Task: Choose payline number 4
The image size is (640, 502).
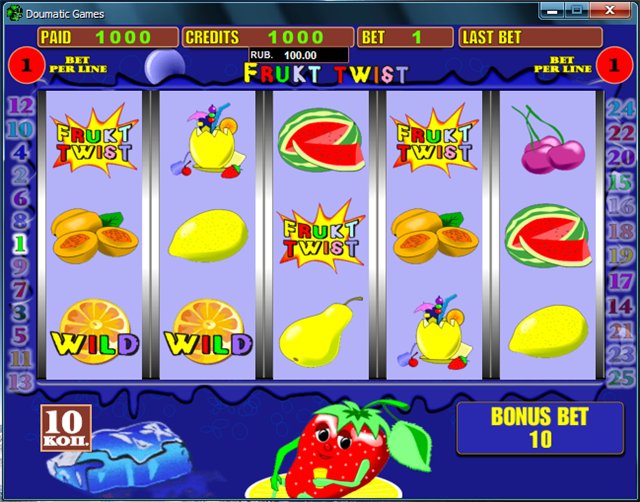Action: (20, 152)
